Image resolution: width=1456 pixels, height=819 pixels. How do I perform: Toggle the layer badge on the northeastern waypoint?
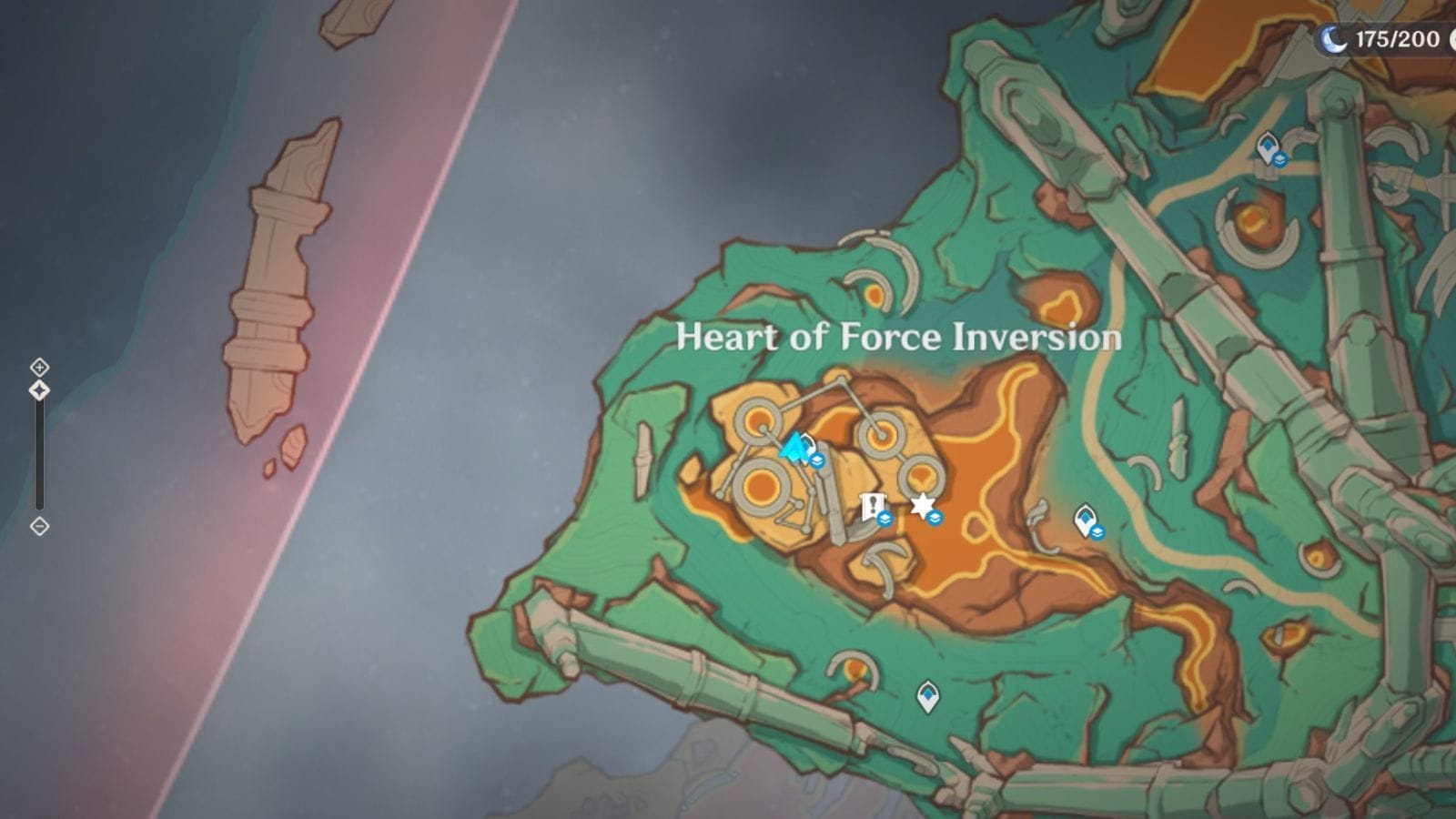pyautogui.click(x=1280, y=157)
